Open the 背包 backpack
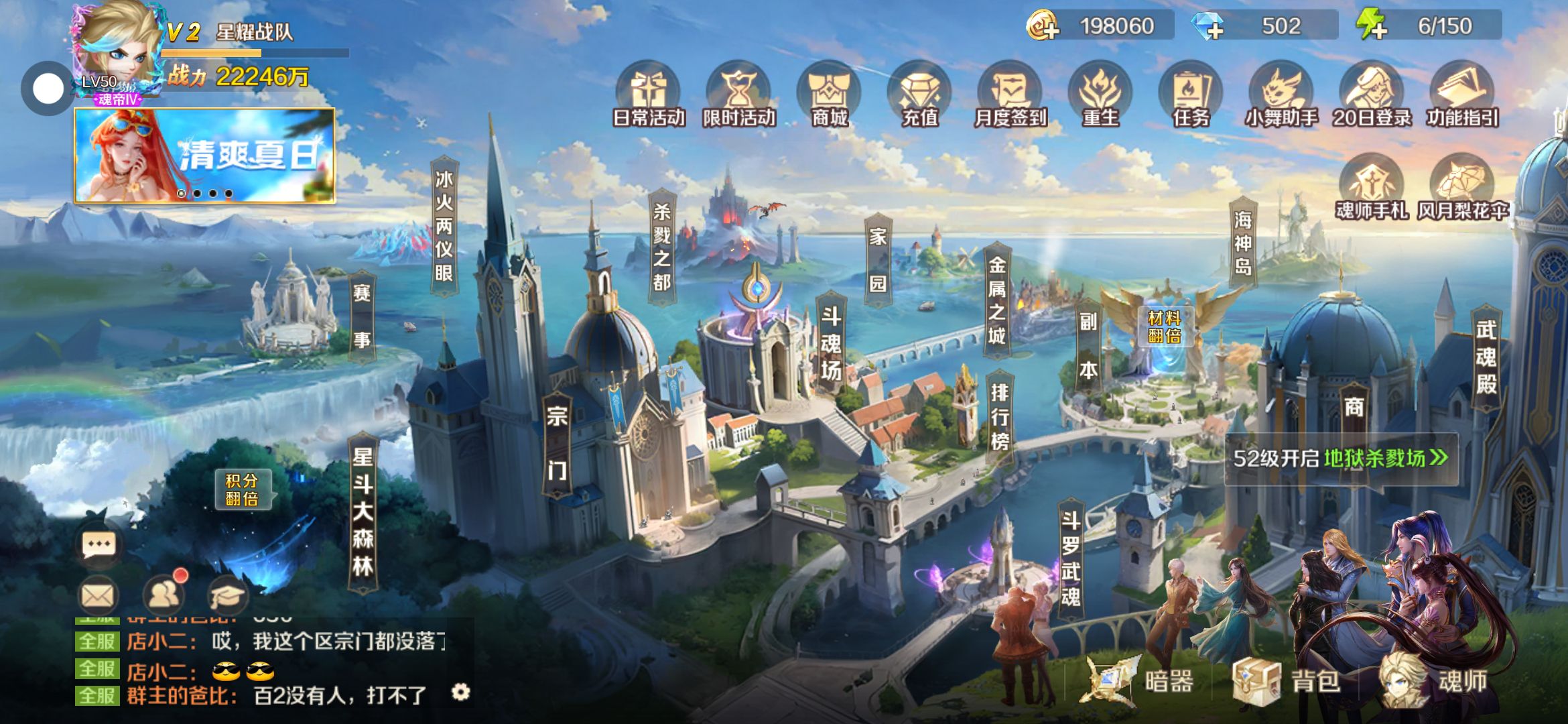 (1287, 681)
